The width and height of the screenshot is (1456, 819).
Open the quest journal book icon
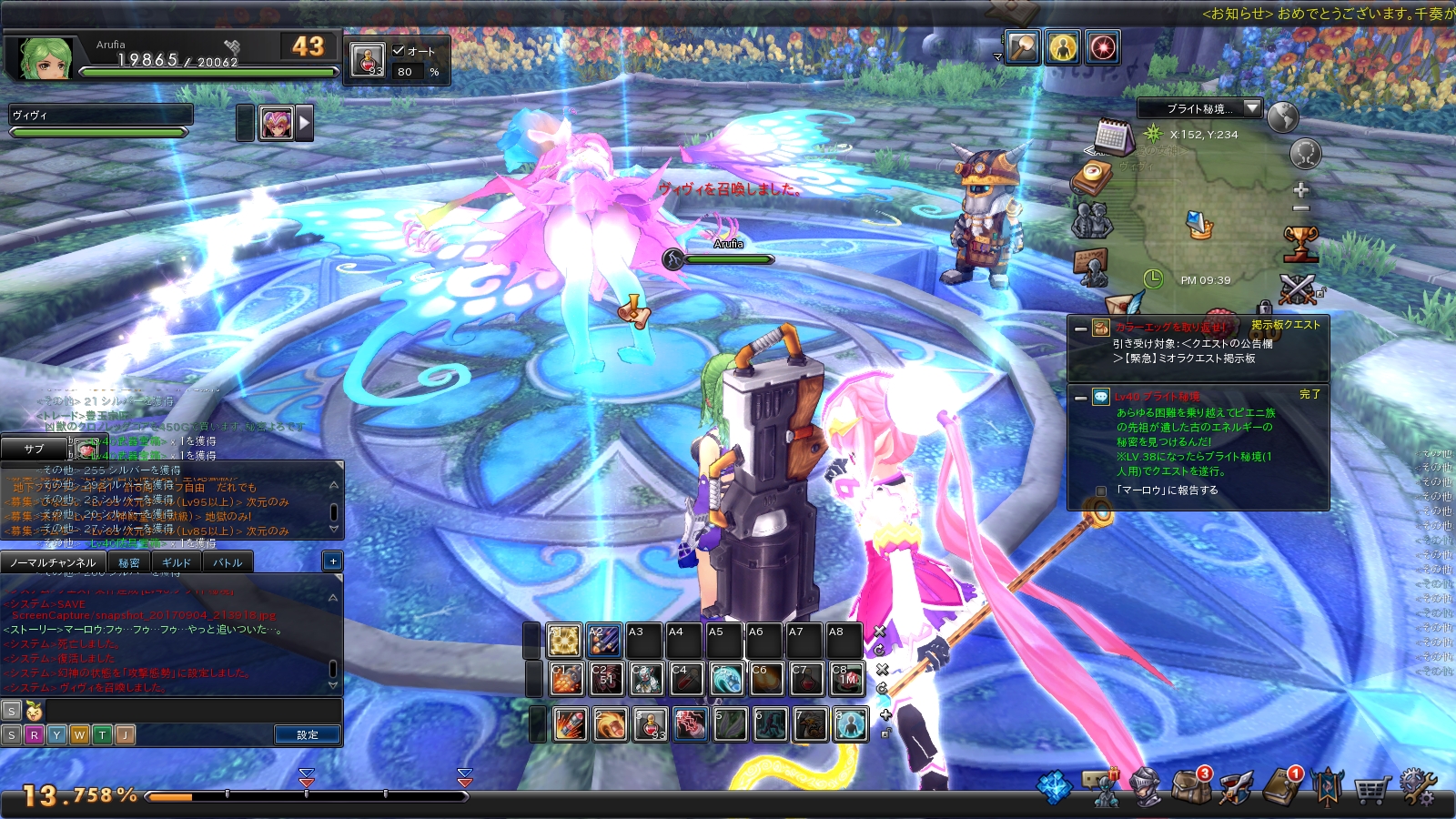[x=1282, y=786]
